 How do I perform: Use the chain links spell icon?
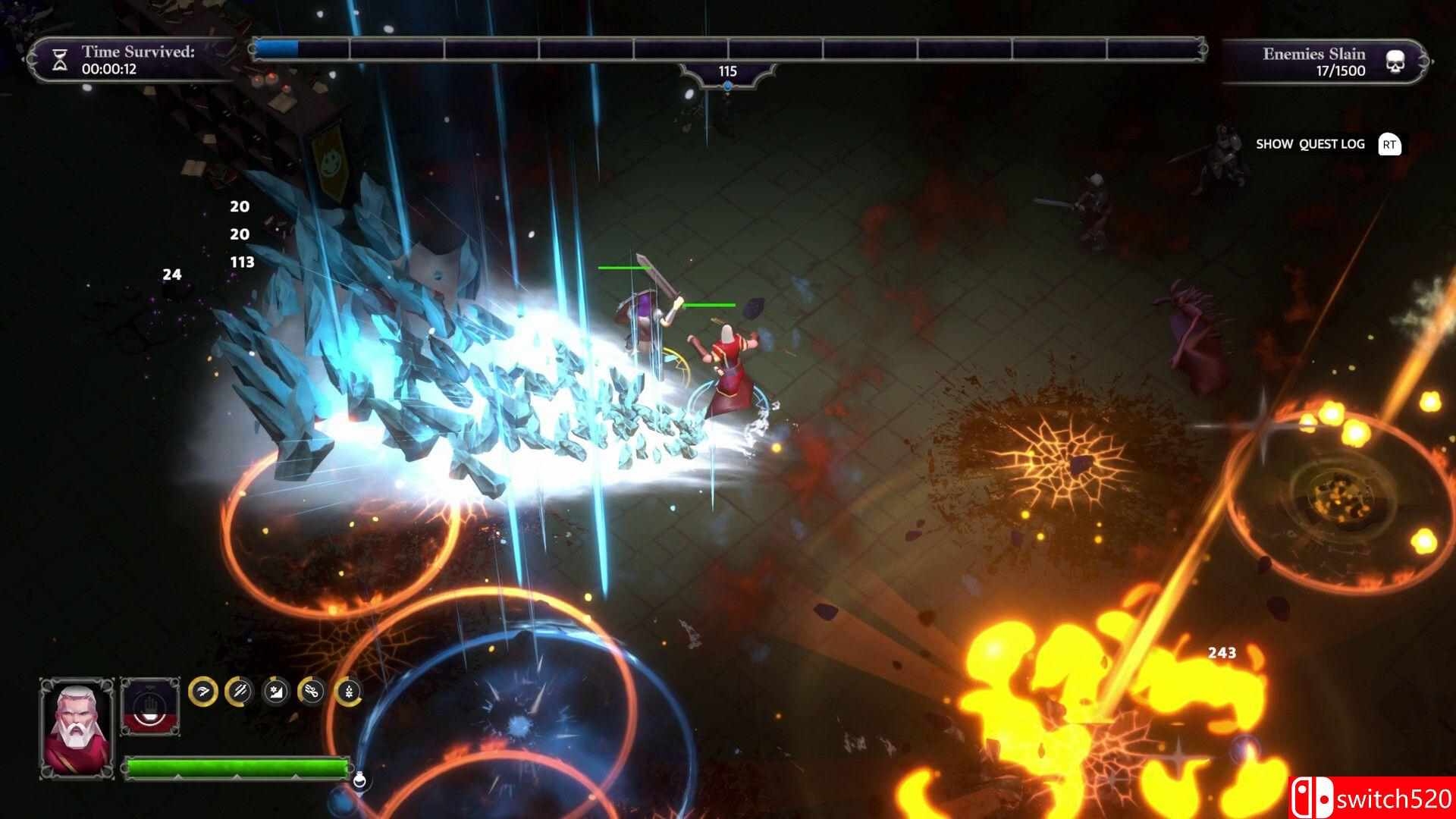pos(312,691)
